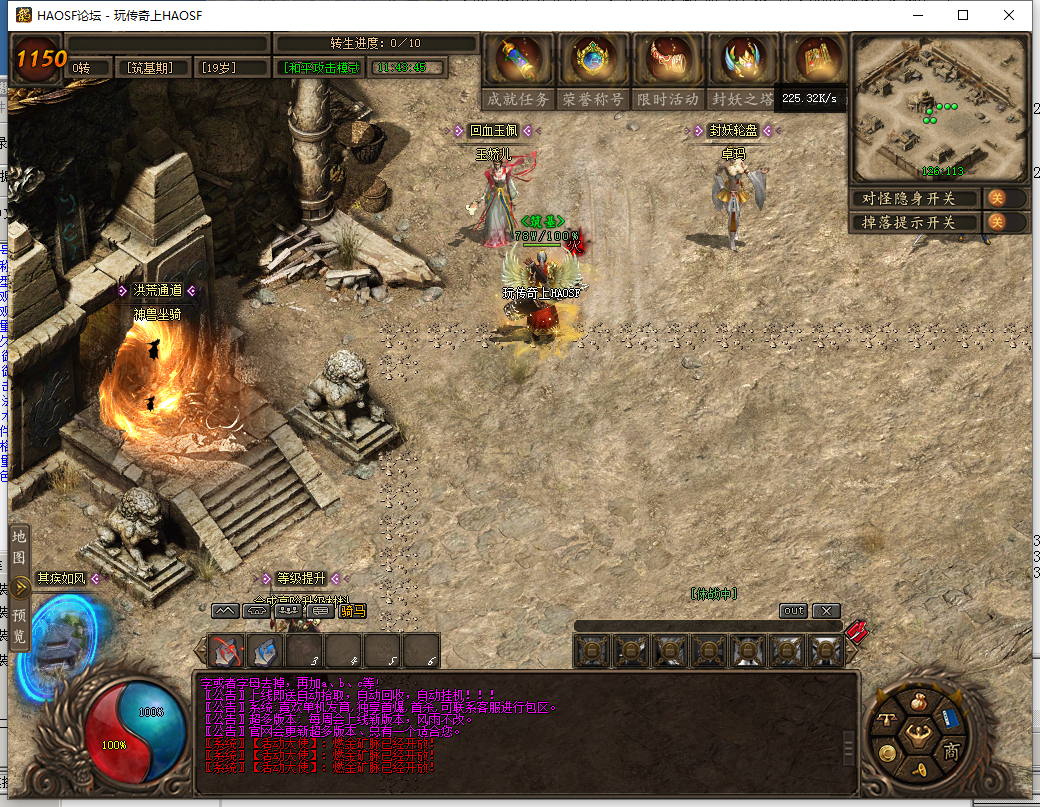This screenshot has height=807, width=1040.
Task: Open the bag from the money pouch icon
Action: pos(917,701)
